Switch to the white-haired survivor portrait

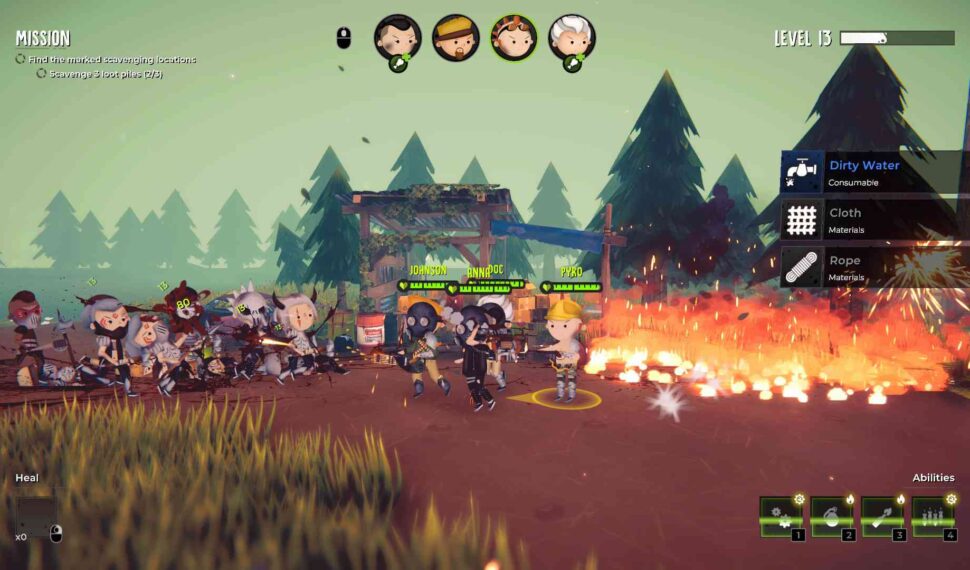pyautogui.click(x=571, y=38)
